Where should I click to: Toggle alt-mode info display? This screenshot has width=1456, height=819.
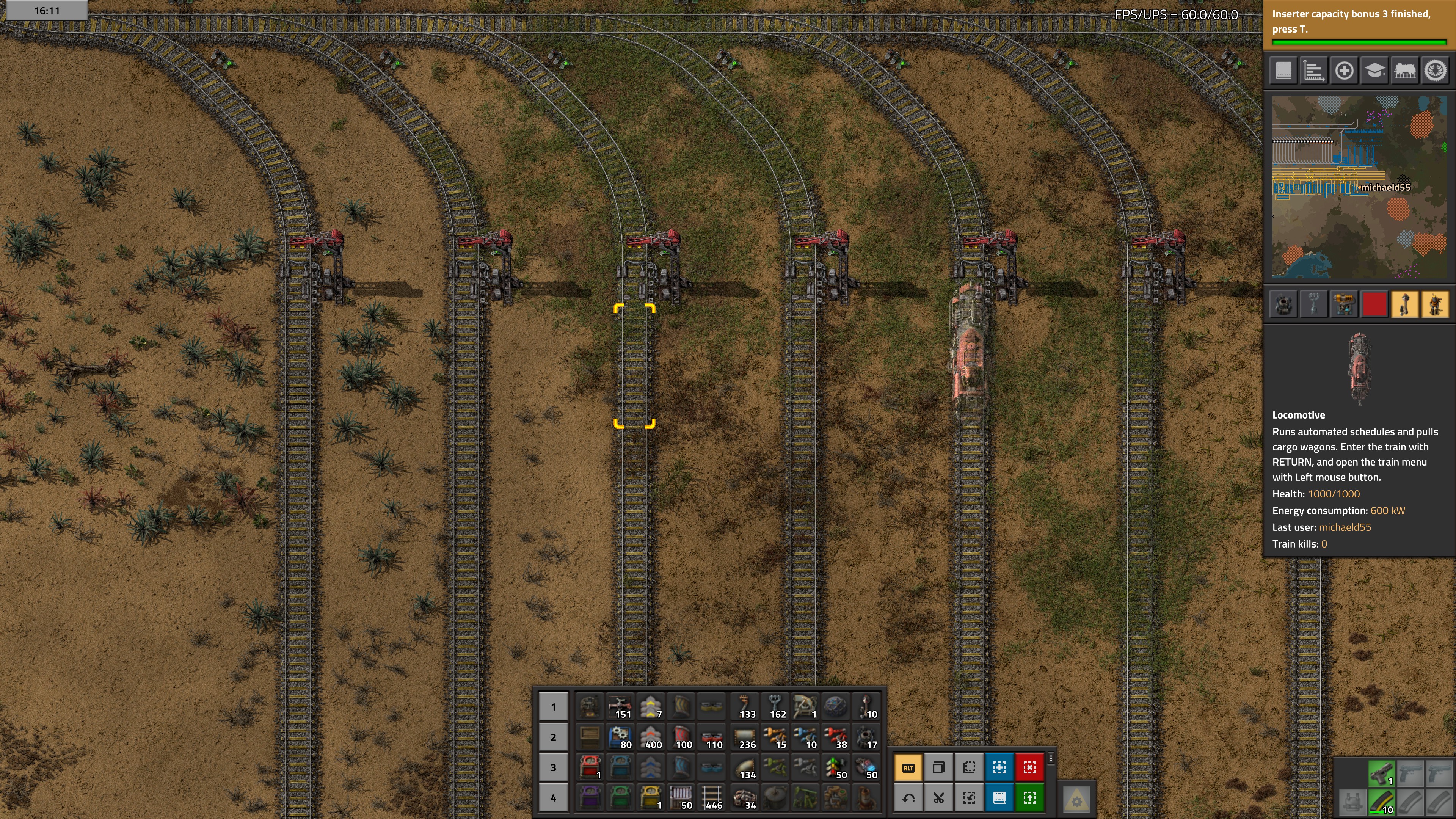click(x=910, y=767)
